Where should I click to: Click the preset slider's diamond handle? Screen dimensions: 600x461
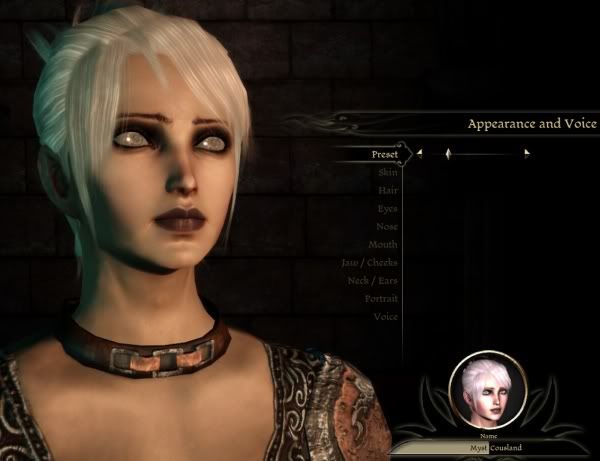coord(448,154)
